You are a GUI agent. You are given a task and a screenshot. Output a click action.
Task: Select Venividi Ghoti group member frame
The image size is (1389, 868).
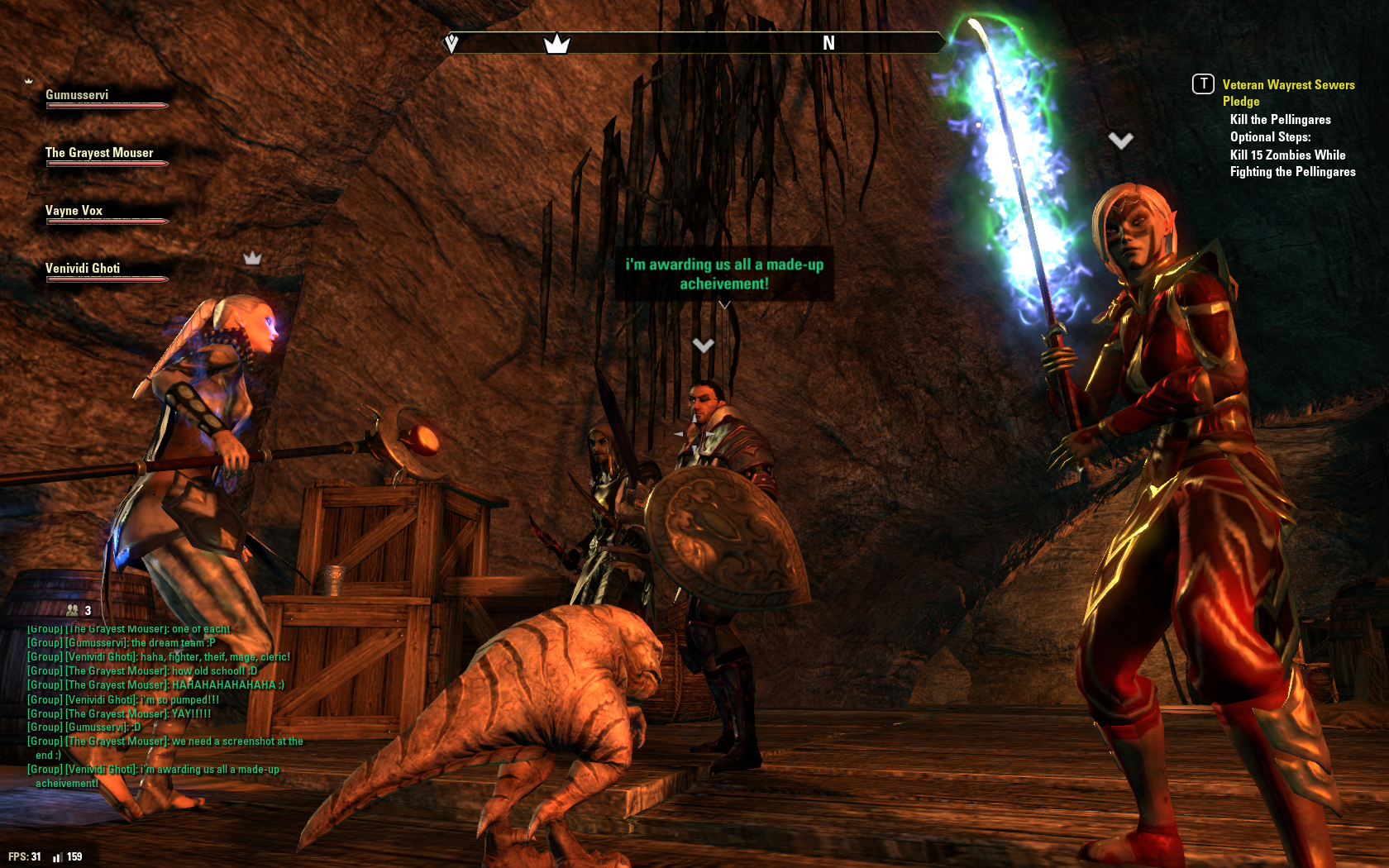83,269
